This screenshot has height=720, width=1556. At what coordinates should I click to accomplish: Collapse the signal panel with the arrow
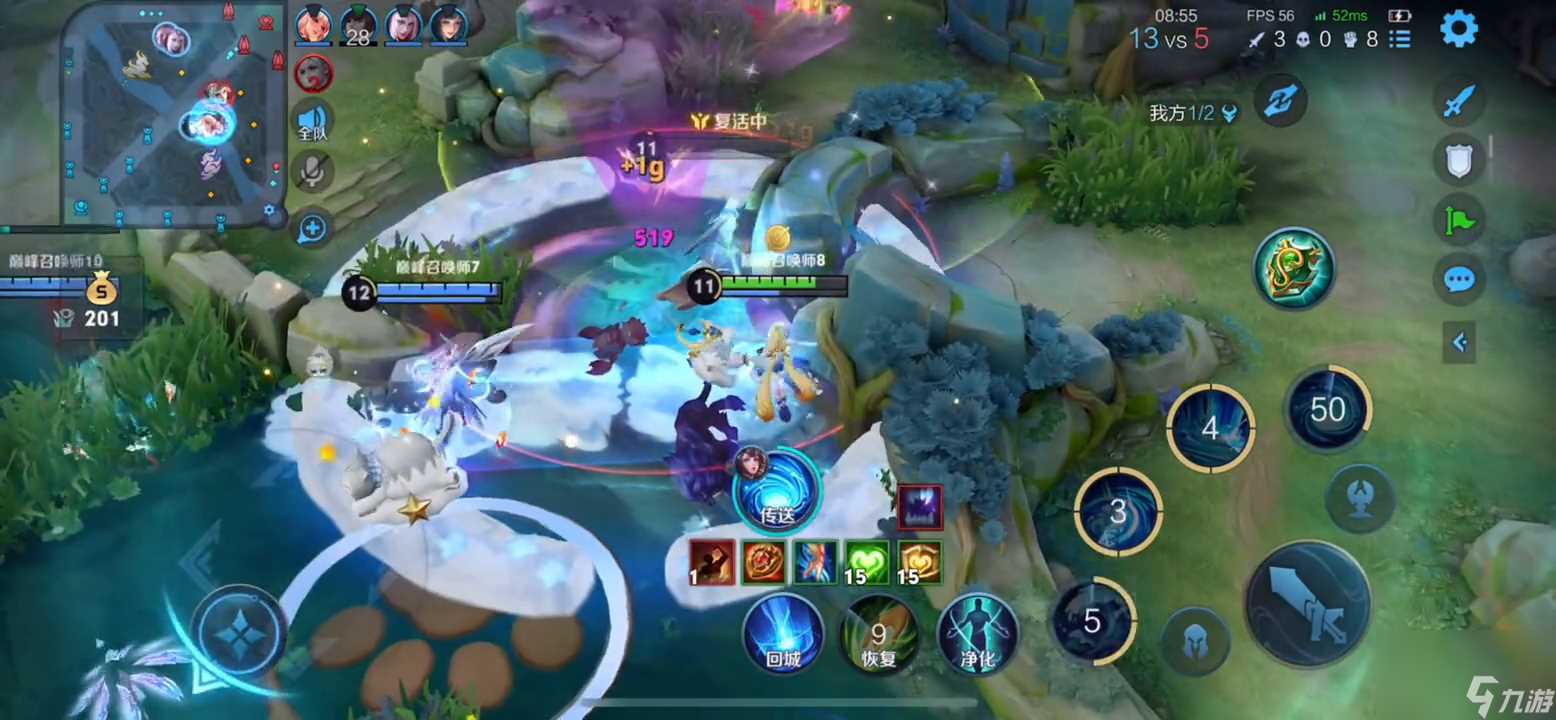coord(1460,343)
